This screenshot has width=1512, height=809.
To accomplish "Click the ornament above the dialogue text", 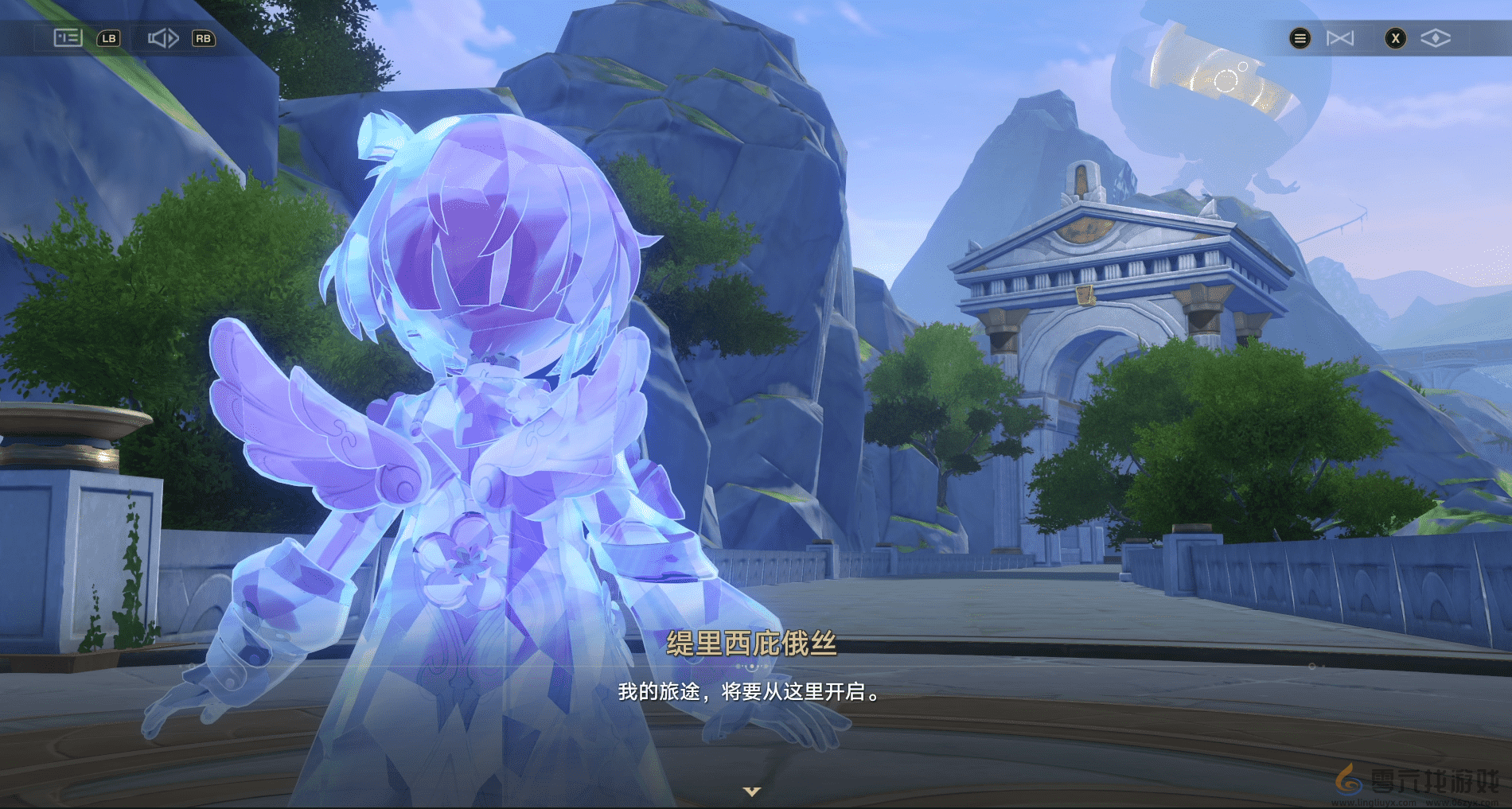I will 752,667.
